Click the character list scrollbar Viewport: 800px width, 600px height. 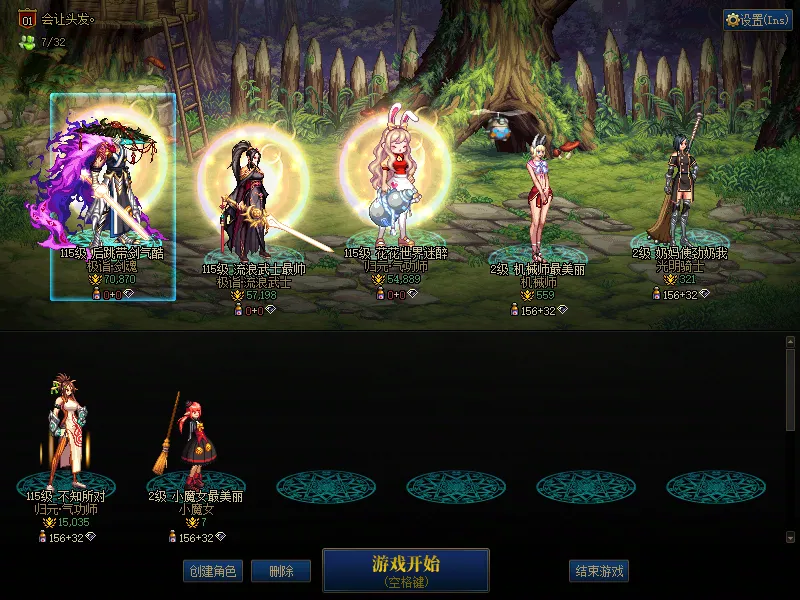click(x=790, y=390)
